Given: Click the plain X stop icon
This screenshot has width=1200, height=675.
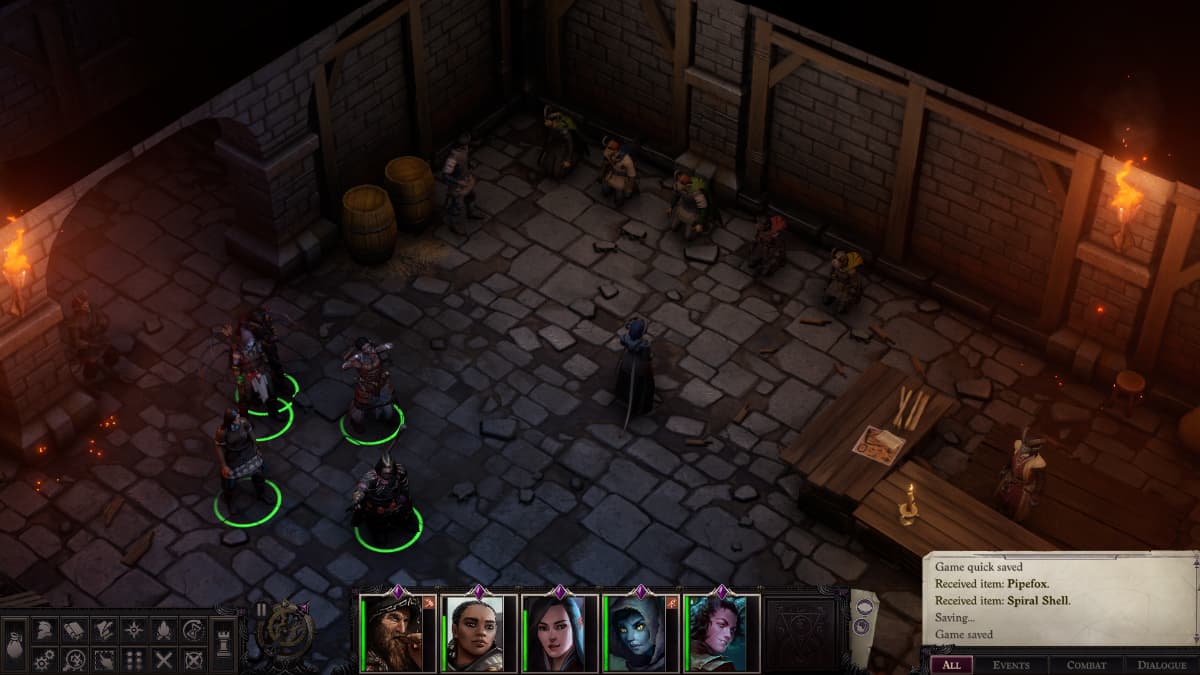Looking at the screenshot, I should [x=164, y=660].
